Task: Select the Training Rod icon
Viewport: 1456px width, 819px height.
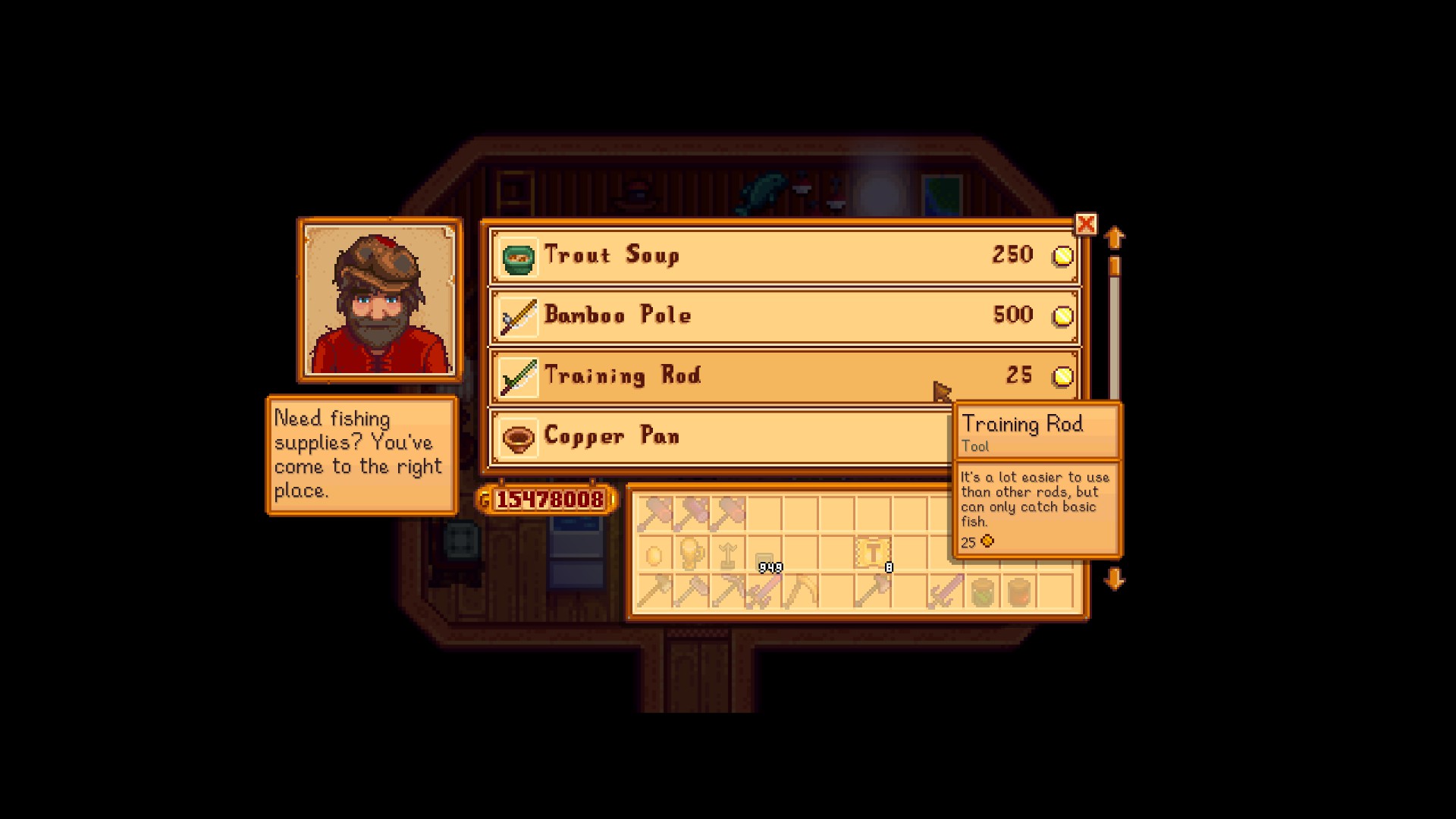Action: click(519, 376)
